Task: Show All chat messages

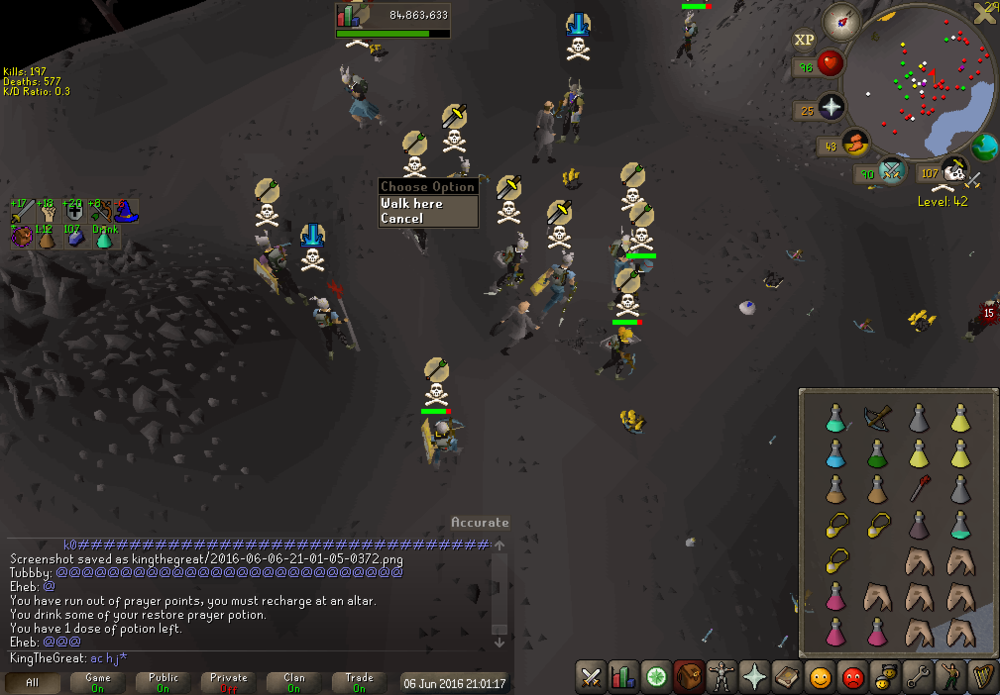Action: click(x=33, y=682)
